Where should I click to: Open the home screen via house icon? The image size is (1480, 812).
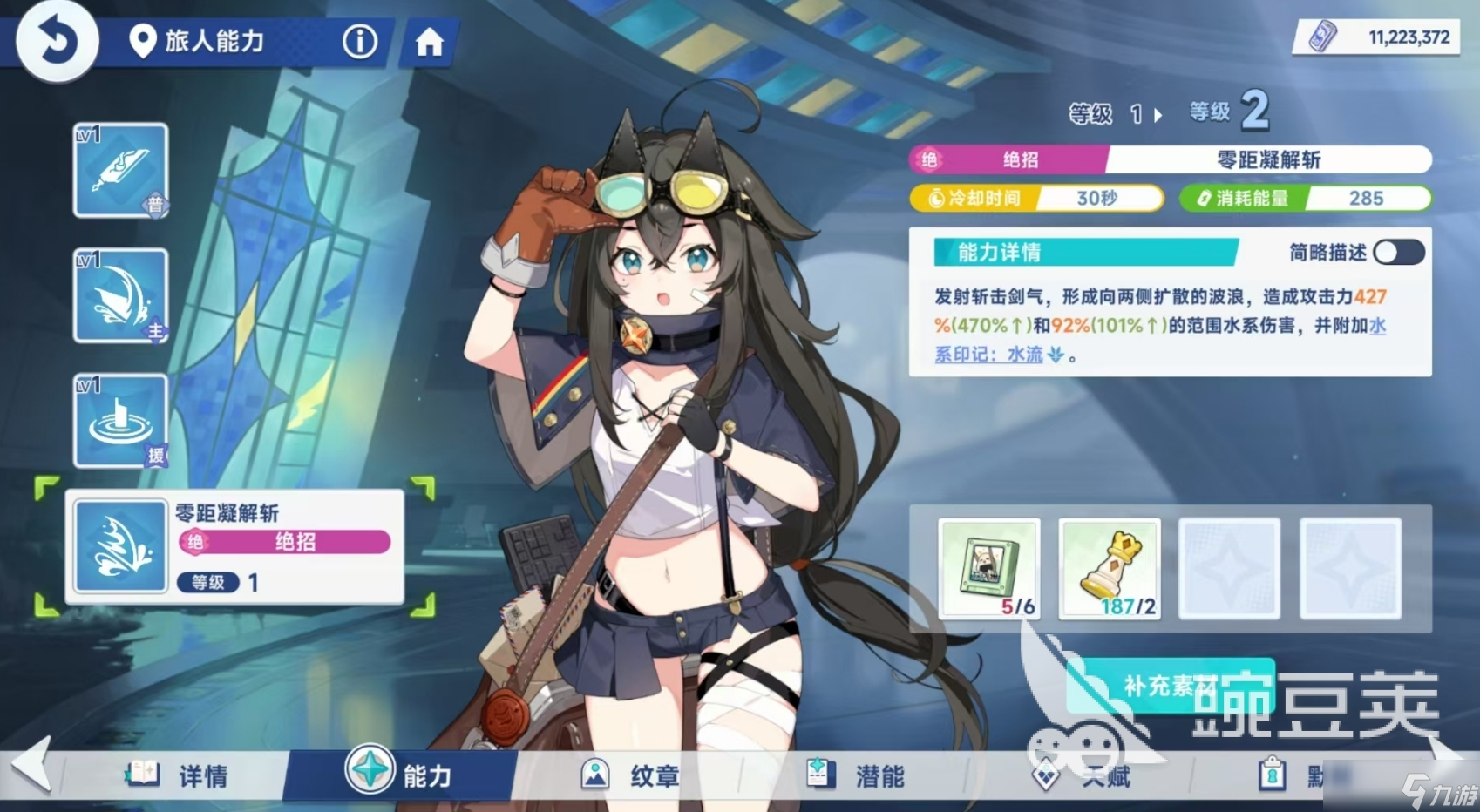click(x=429, y=41)
